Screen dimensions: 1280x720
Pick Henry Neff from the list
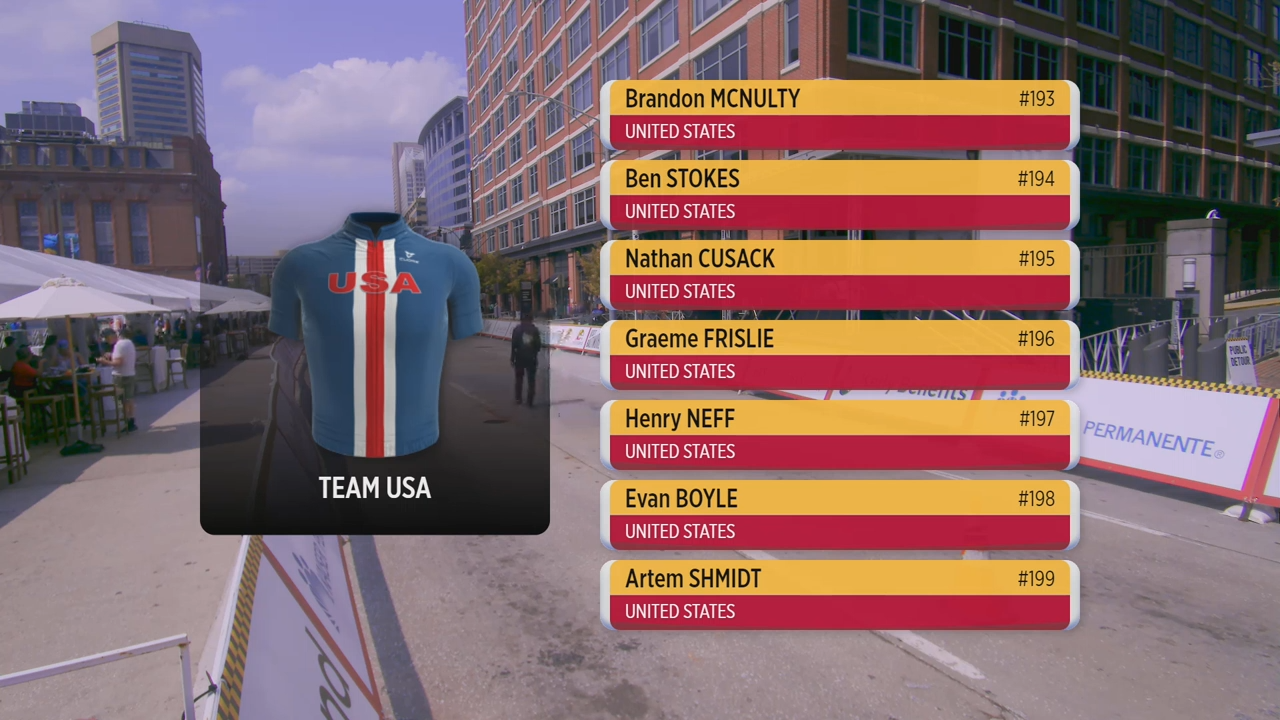[x=840, y=434]
